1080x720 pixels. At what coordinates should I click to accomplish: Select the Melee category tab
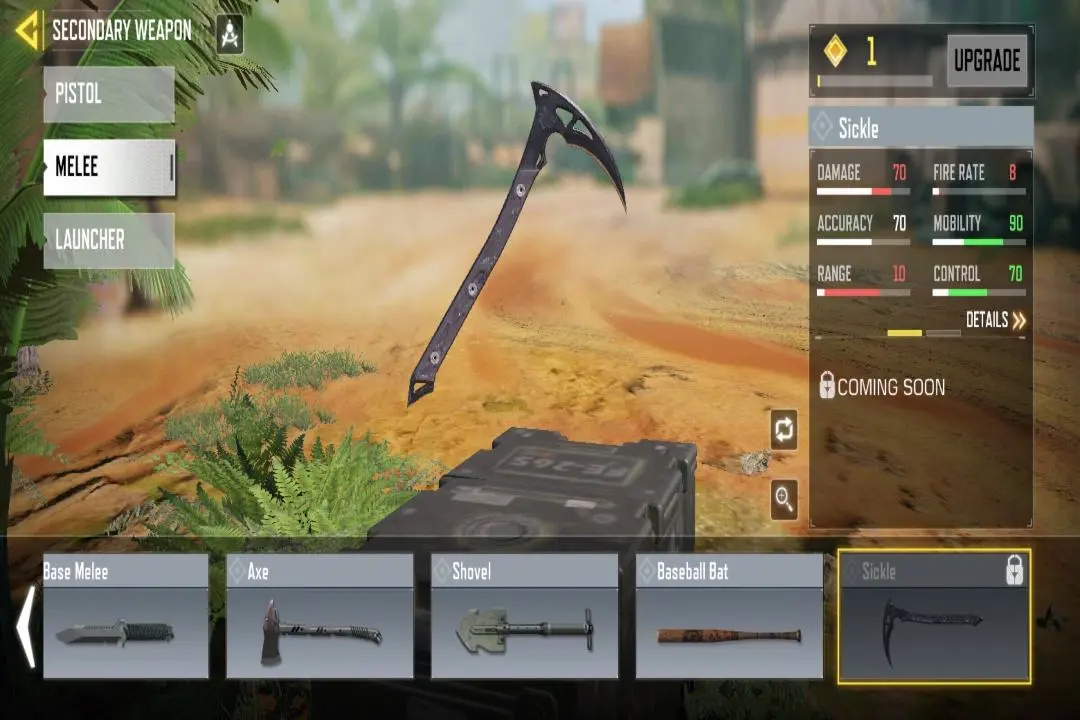[x=109, y=167]
